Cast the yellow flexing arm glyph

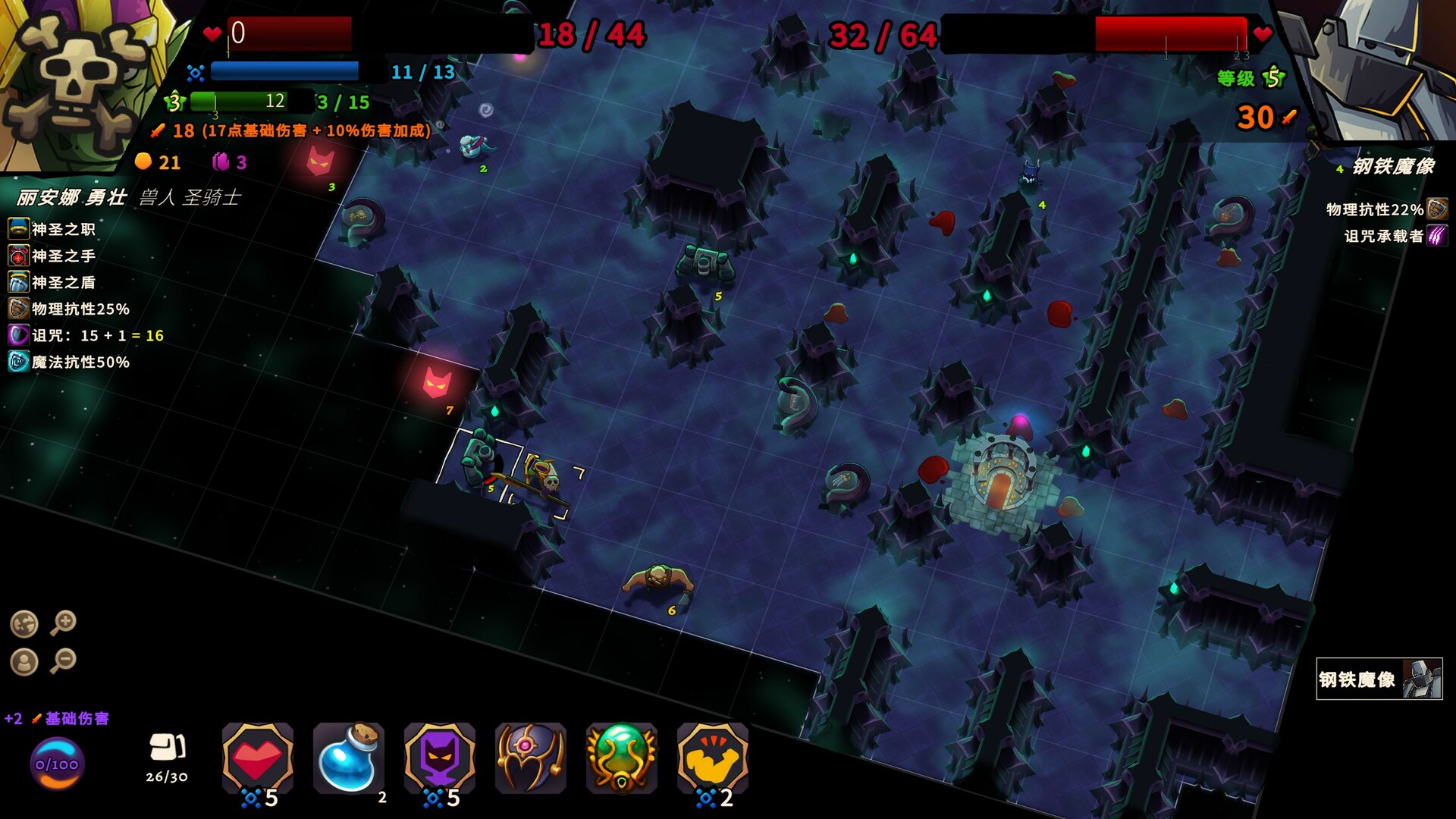712,758
